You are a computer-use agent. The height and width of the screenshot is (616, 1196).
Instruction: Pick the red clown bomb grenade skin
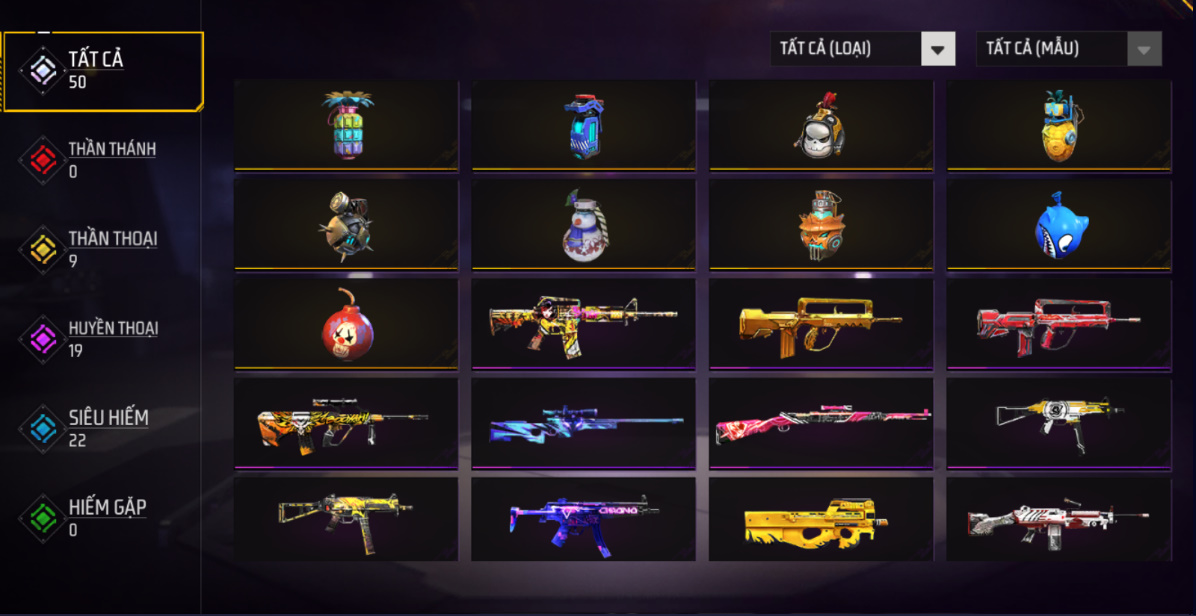point(347,324)
